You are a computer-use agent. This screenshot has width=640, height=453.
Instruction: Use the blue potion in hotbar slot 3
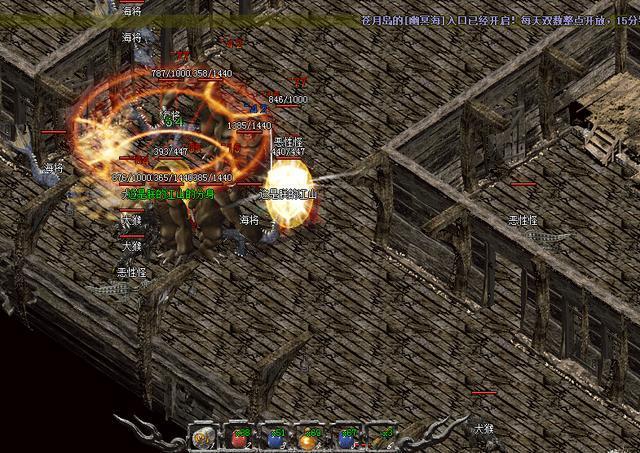[x=275, y=437]
